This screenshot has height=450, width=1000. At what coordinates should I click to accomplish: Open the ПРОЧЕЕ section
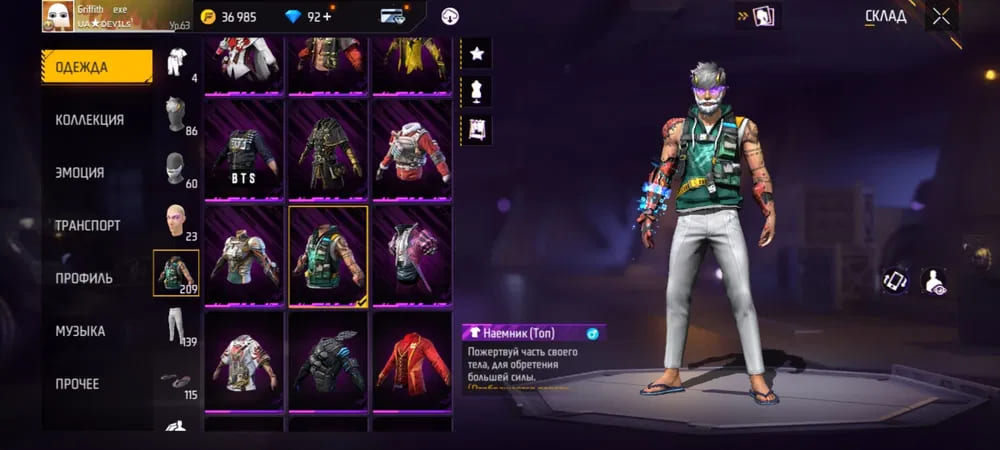(x=78, y=384)
